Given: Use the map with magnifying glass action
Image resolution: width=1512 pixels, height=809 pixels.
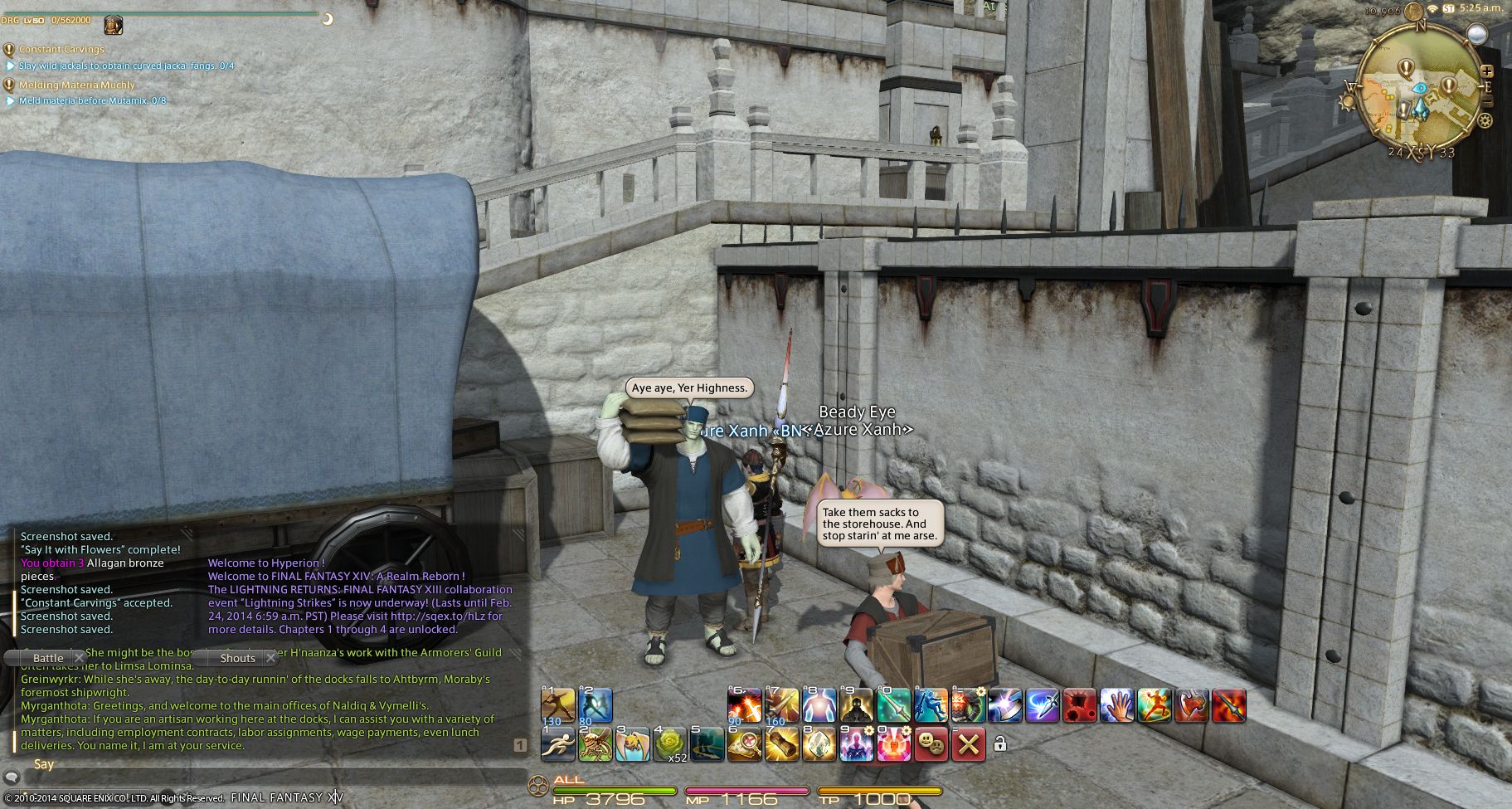Looking at the screenshot, I should pos(745,744).
